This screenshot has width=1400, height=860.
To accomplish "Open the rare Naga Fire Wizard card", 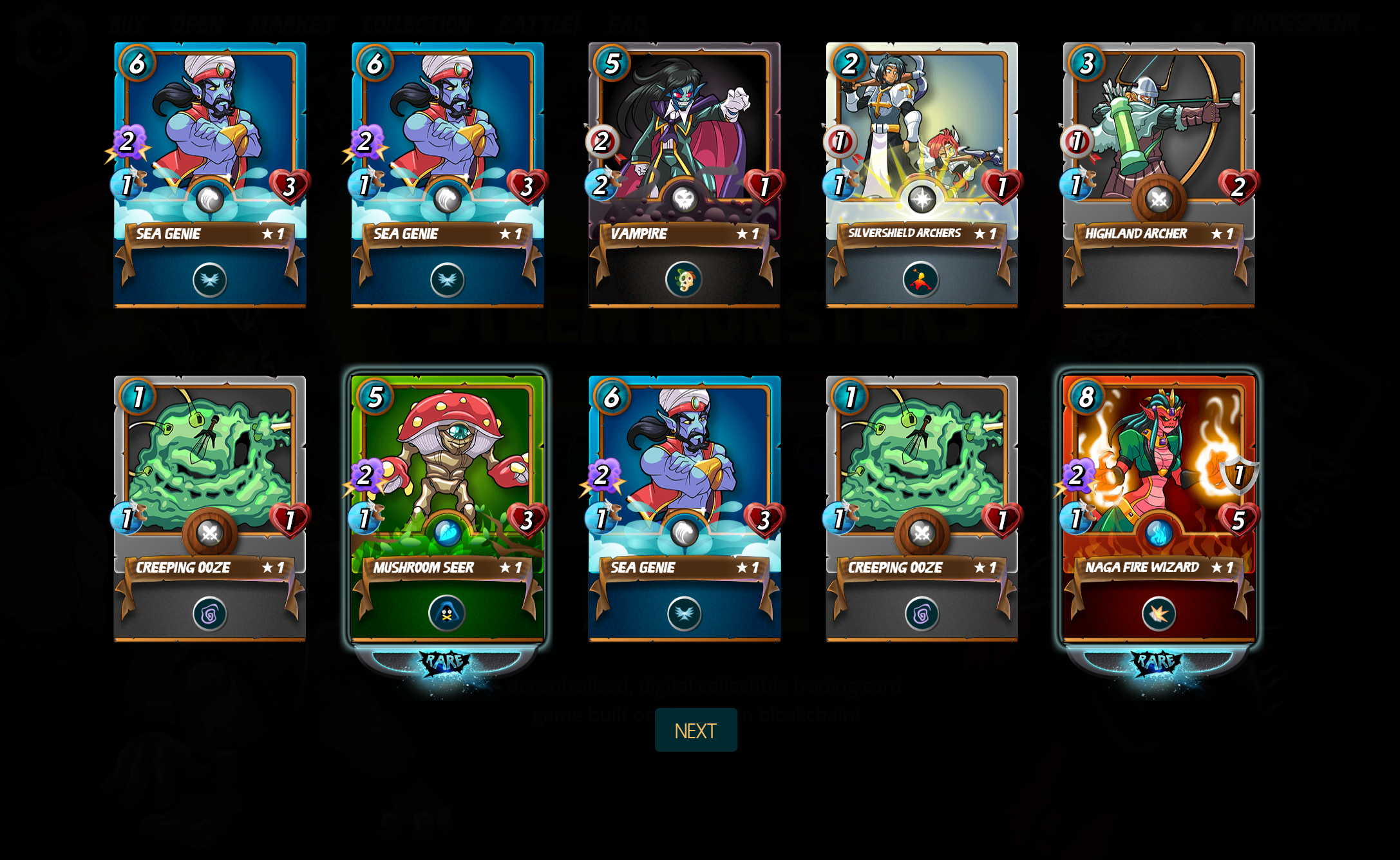I will click(1159, 508).
